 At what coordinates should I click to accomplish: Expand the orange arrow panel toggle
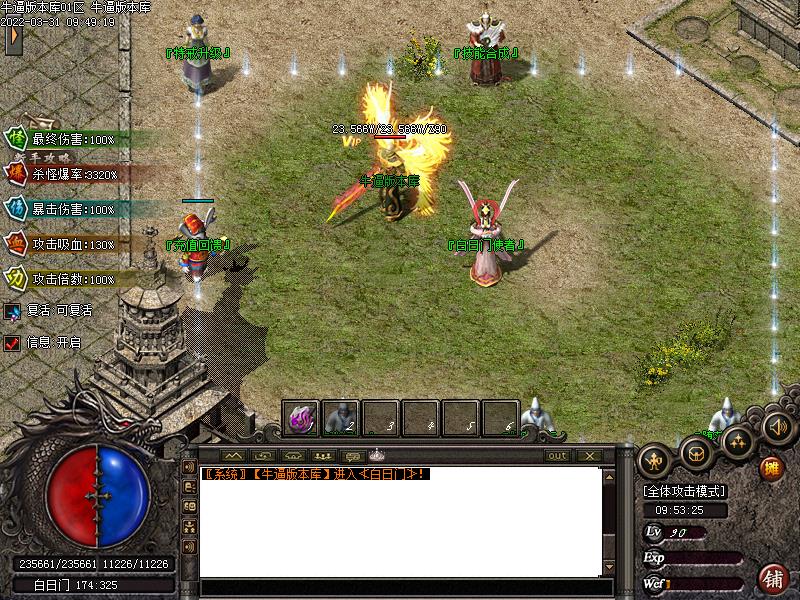13,38
